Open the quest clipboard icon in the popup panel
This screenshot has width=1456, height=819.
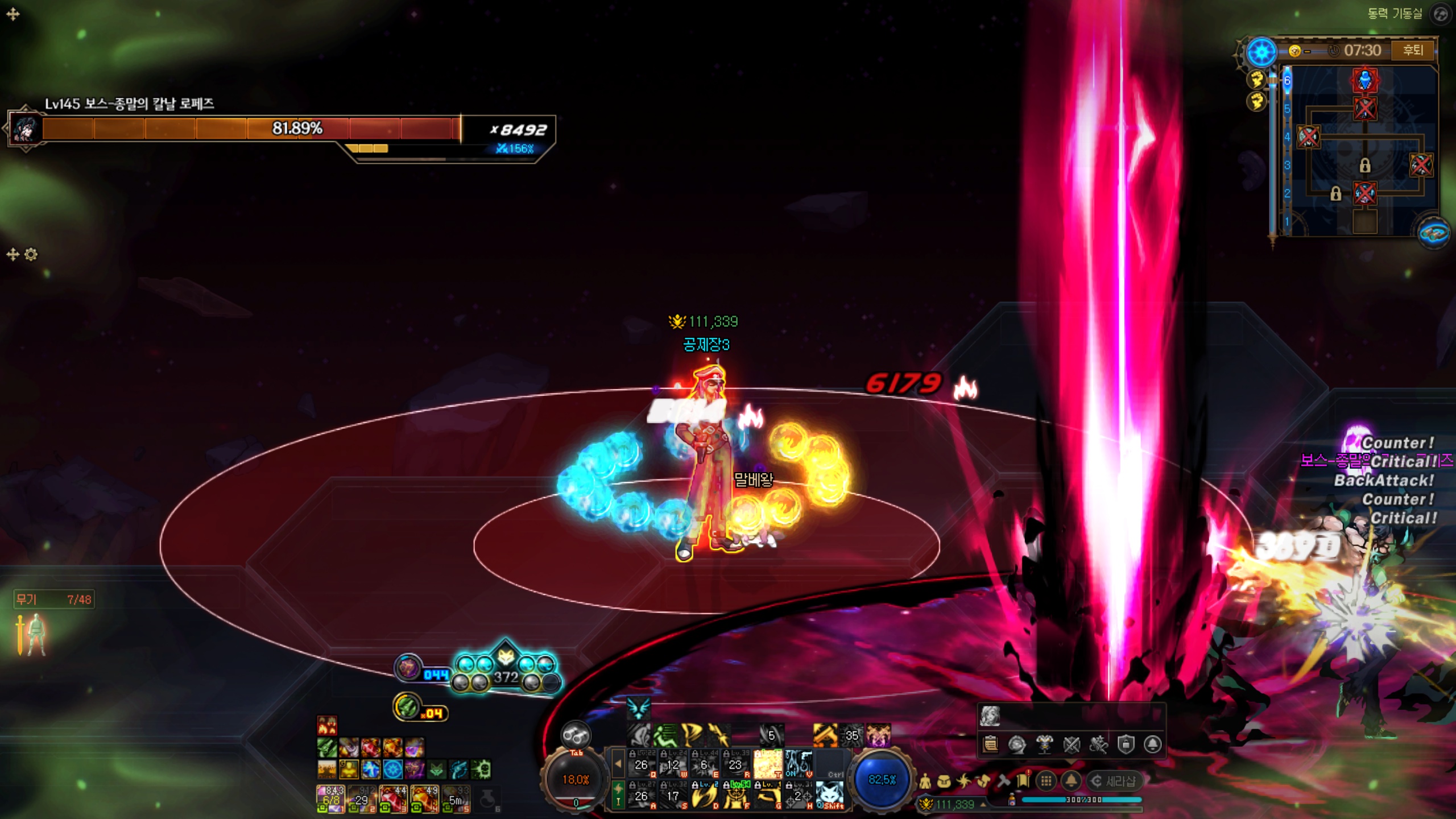pyautogui.click(x=990, y=744)
